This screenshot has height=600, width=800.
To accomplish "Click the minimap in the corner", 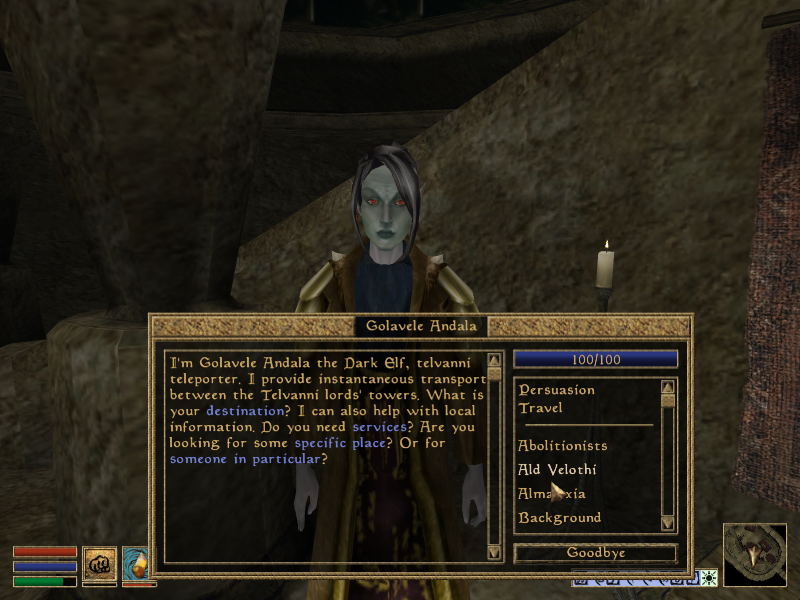I will tap(754, 554).
